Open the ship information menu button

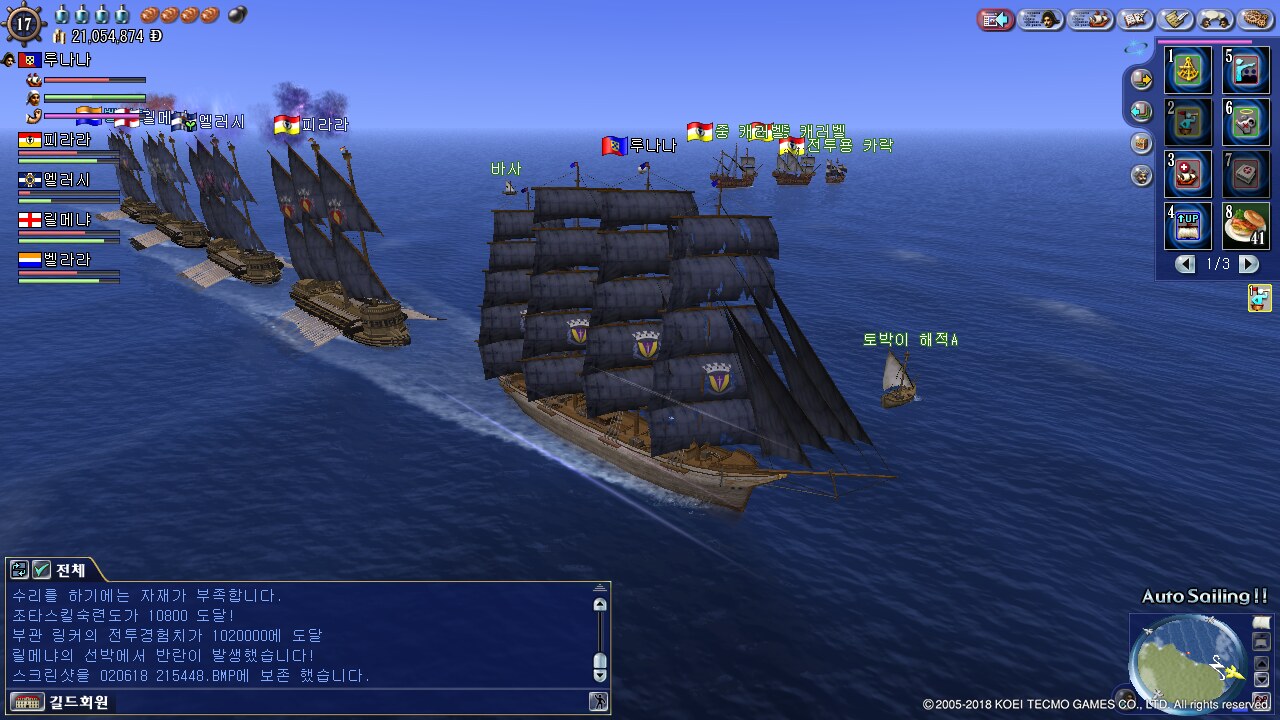click(1091, 19)
